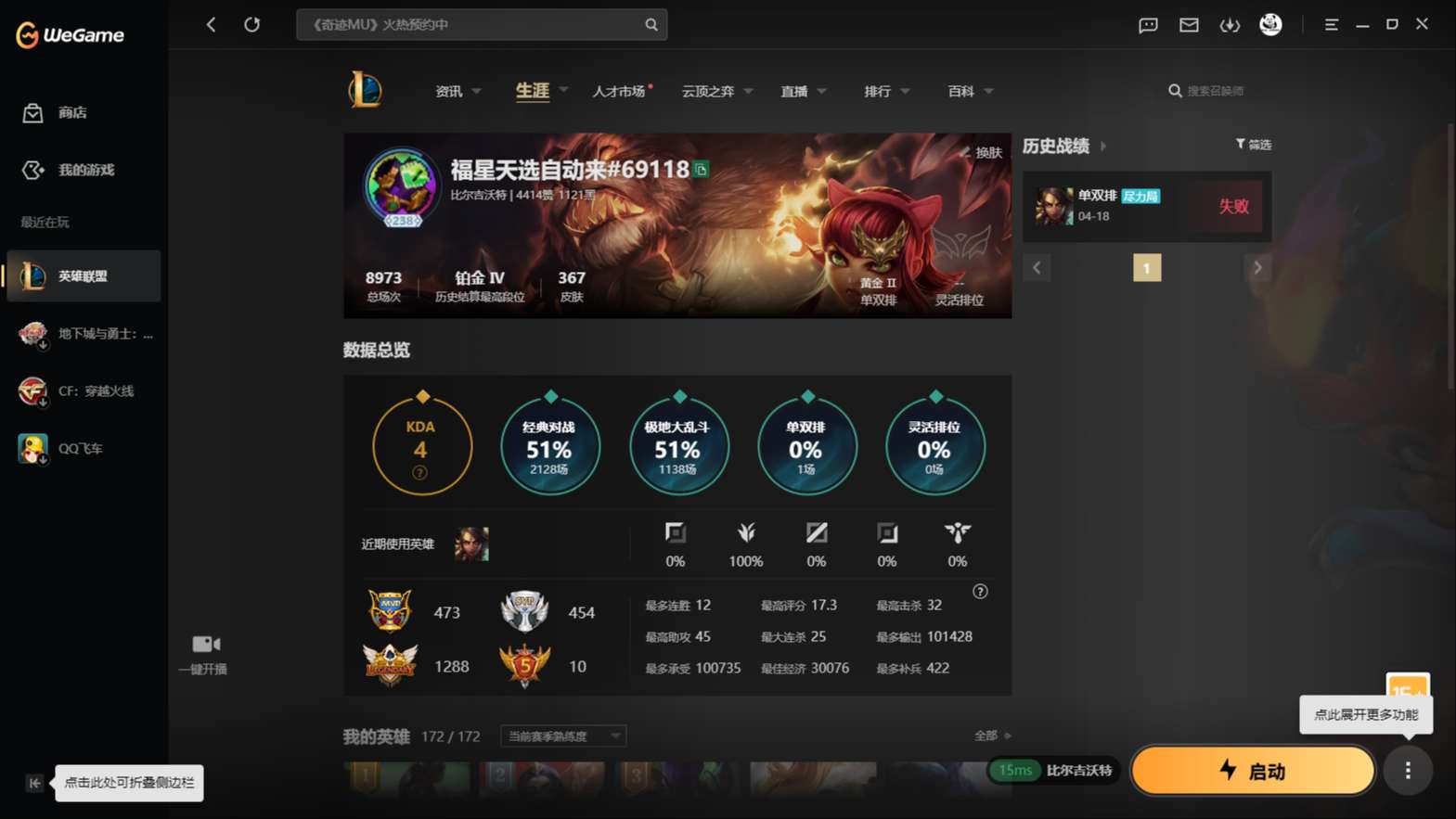Click the KDA circular gauge
Screen dimensions: 1456x819
[x=421, y=445]
